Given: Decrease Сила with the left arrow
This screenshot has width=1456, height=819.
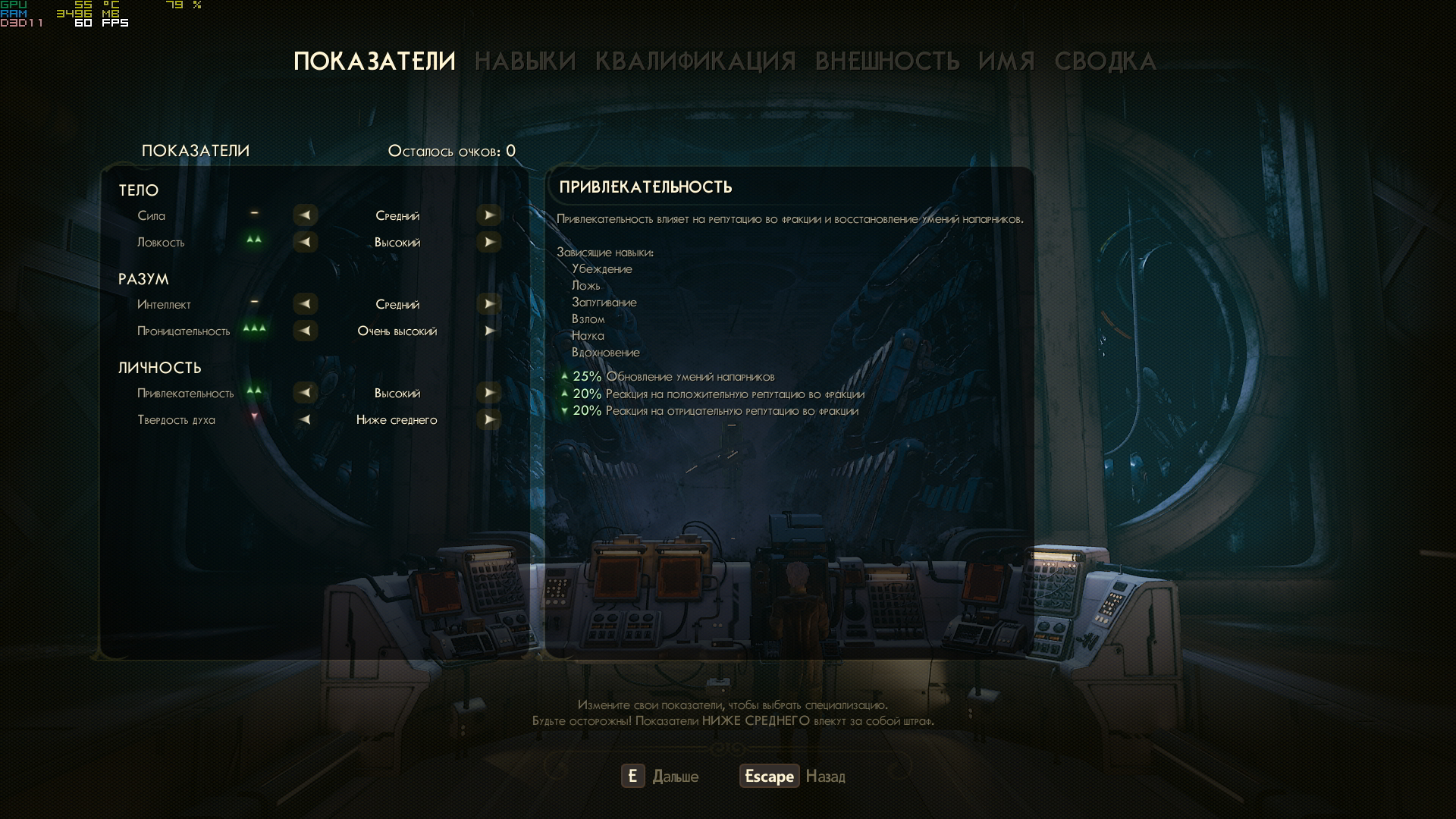Looking at the screenshot, I should pyautogui.click(x=305, y=215).
